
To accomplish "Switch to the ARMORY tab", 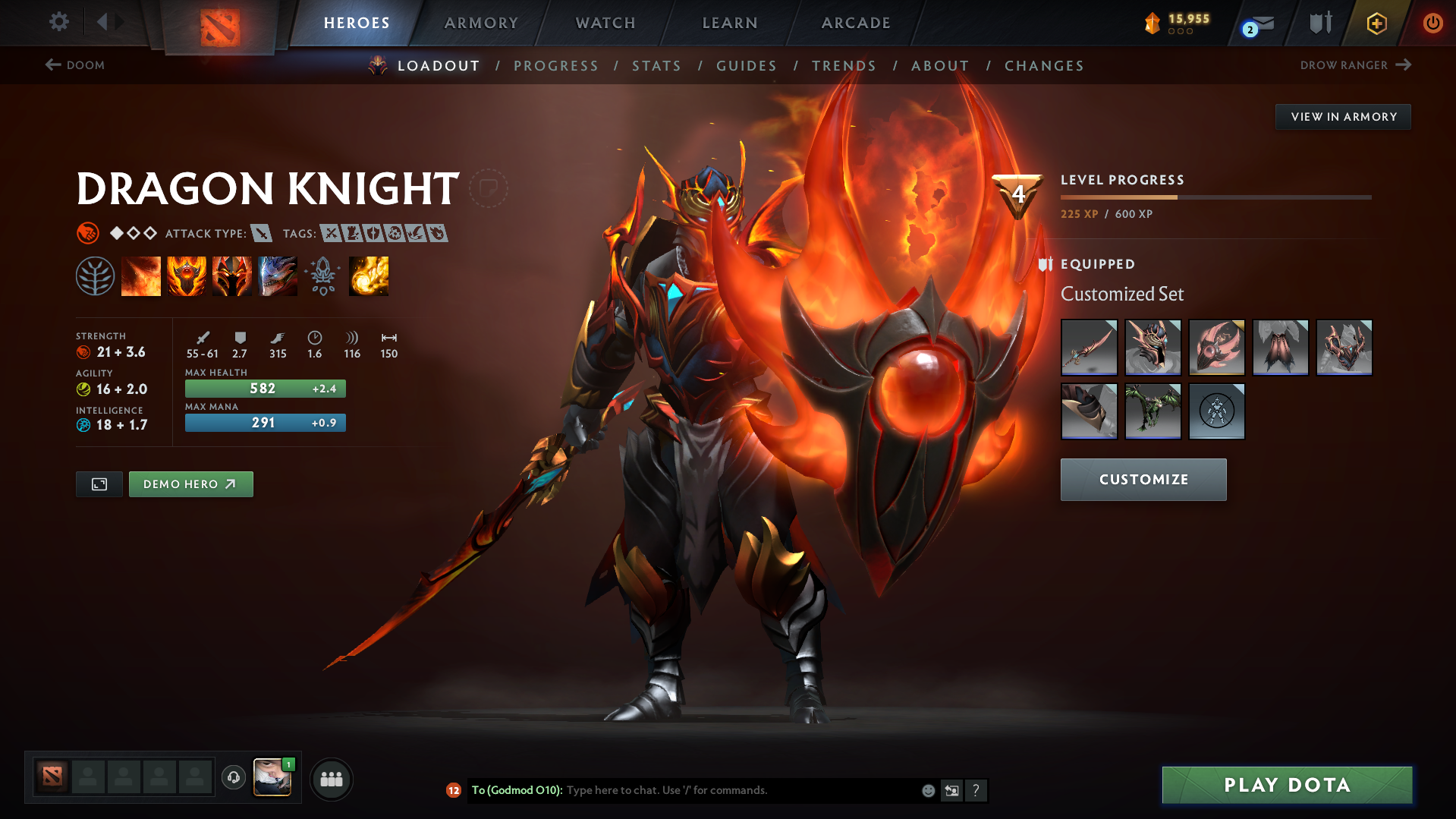I will pyautogui.click(x=481, y=23).
